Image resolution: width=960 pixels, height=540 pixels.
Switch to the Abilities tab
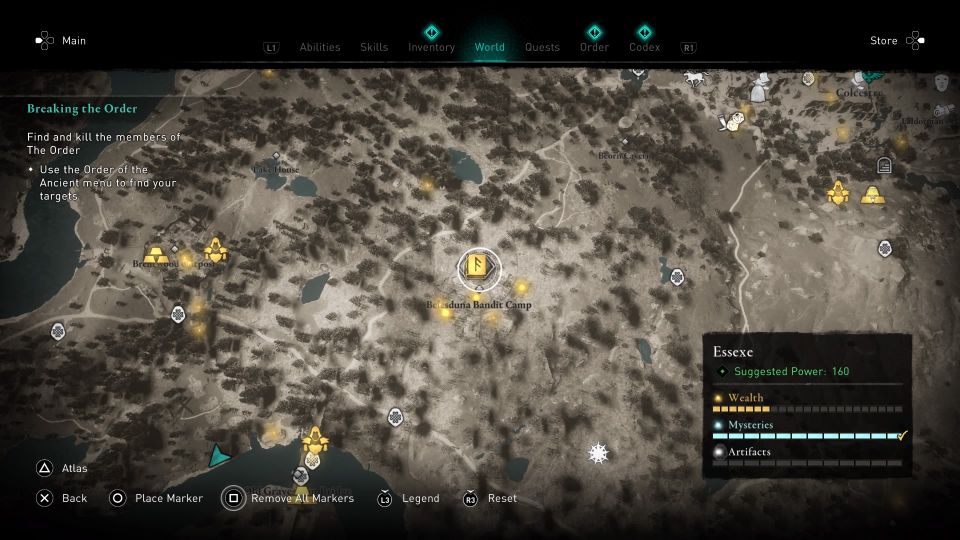coord(320,47)
